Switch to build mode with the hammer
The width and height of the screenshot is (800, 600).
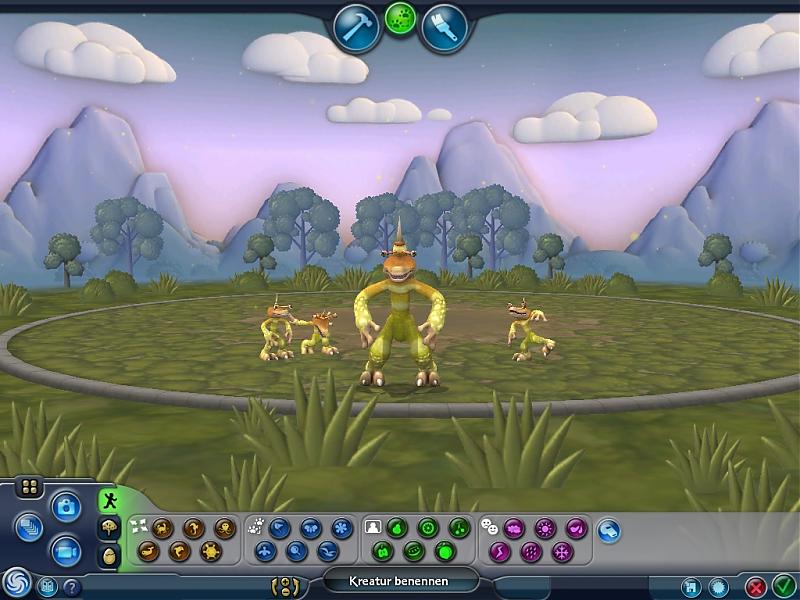(x=357, y=28)
